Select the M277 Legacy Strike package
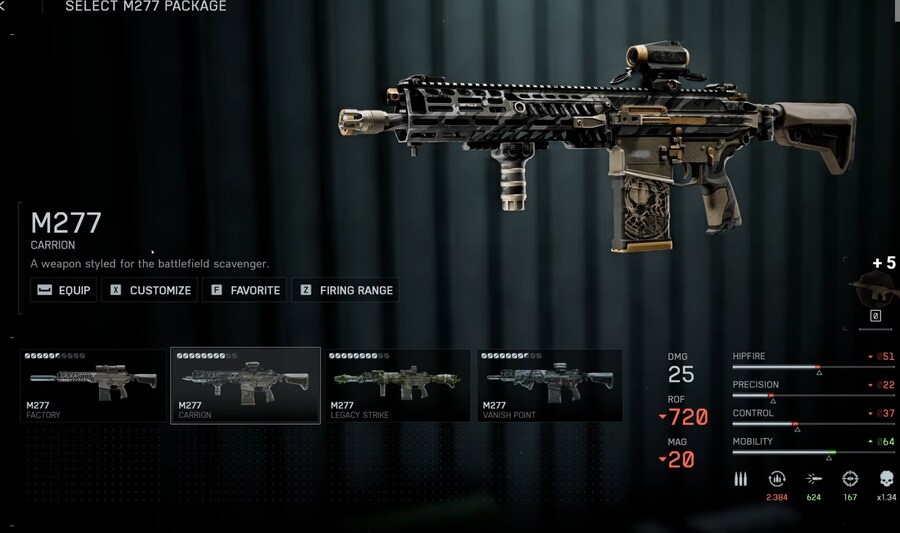 point(398,385)
